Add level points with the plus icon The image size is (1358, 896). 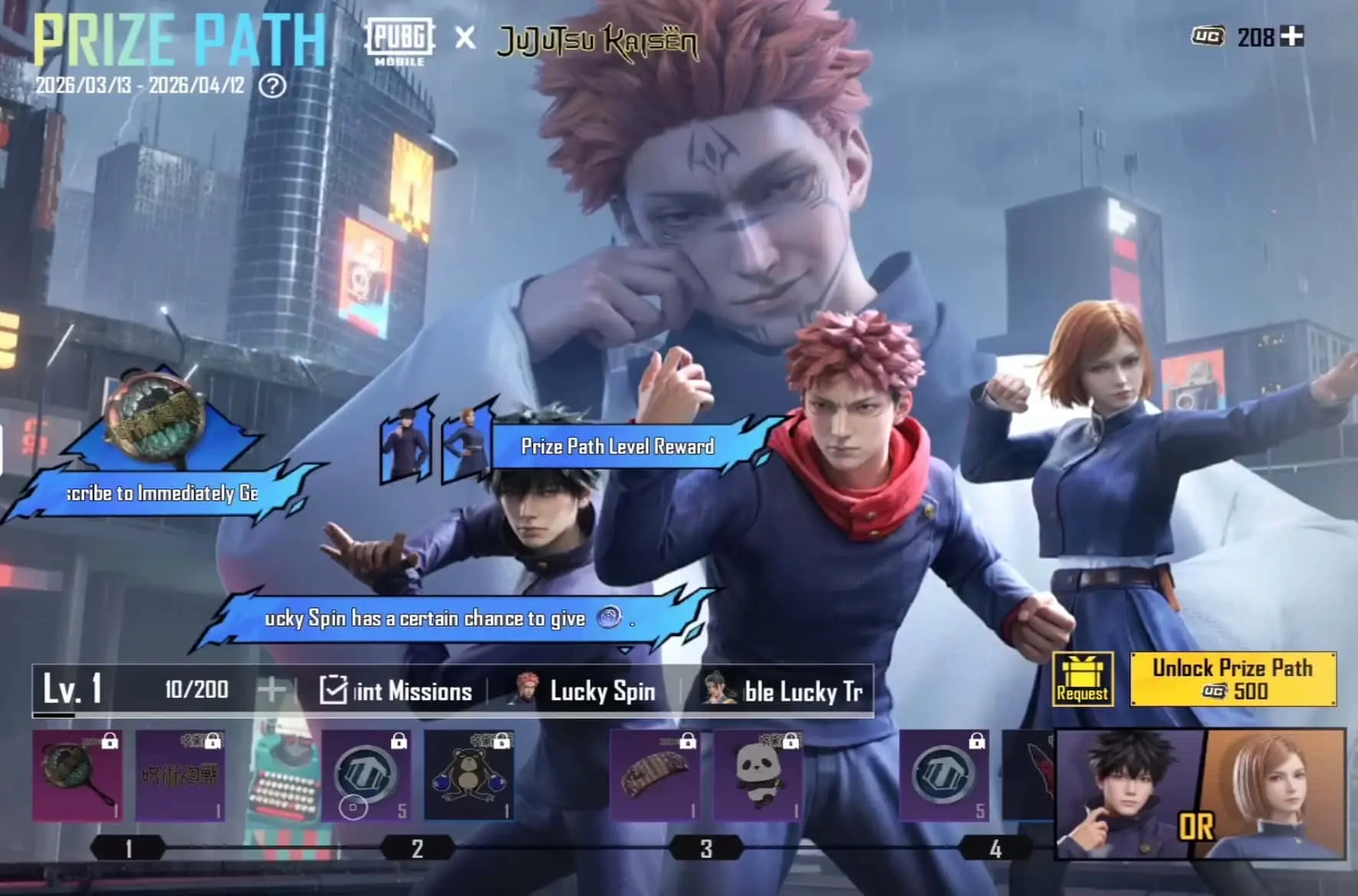coord(271,690)
